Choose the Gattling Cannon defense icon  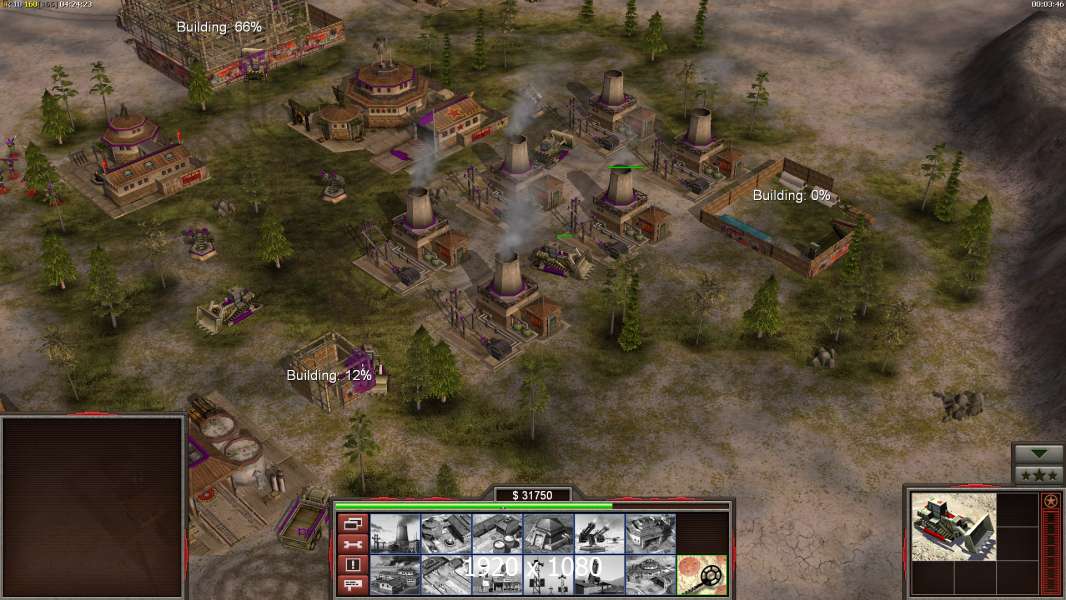(x=599, y=534)
